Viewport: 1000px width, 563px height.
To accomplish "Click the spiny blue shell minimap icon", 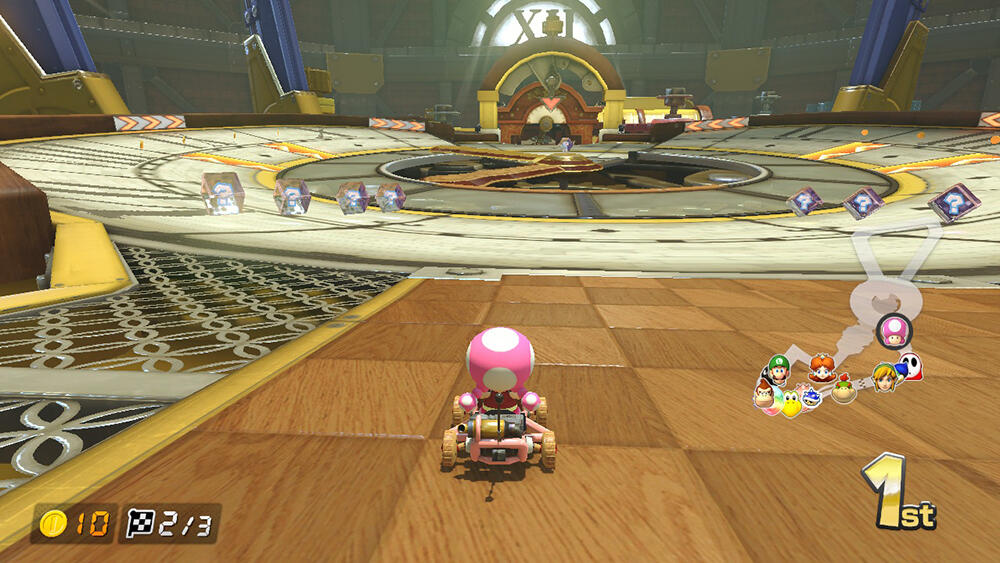I will tap(812, 398).
